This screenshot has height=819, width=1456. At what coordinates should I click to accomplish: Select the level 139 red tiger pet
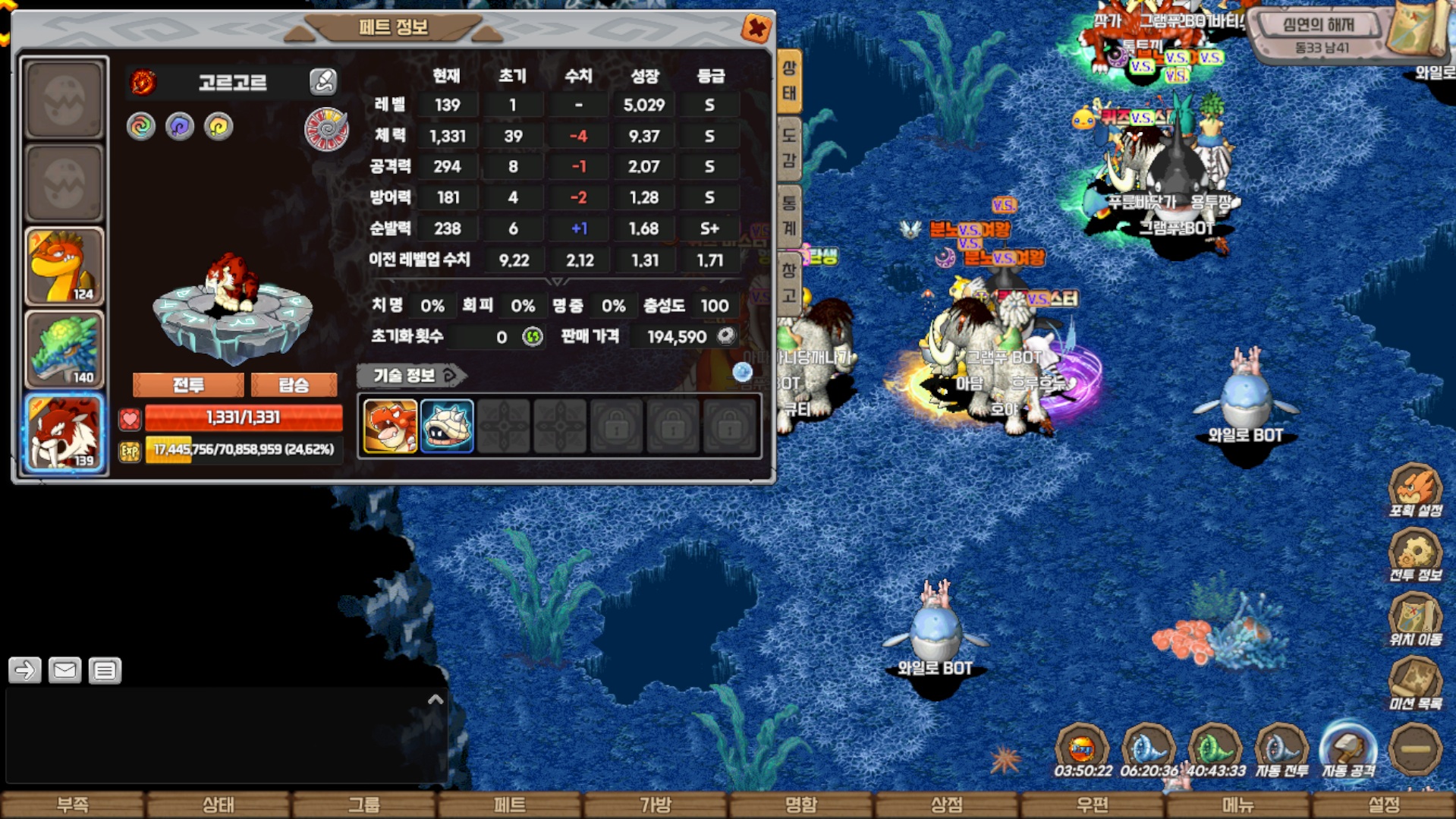[x=64, y=433]
